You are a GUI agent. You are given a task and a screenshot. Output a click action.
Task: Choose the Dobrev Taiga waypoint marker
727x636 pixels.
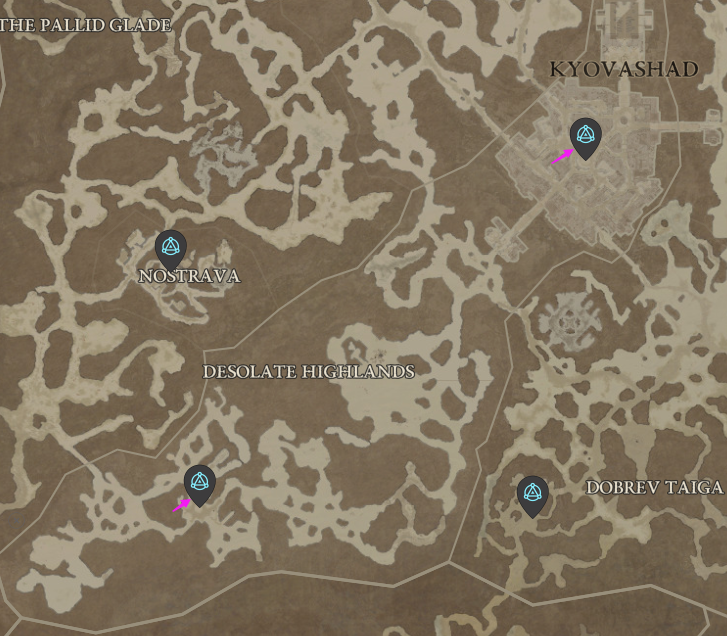tap(533, 493)
